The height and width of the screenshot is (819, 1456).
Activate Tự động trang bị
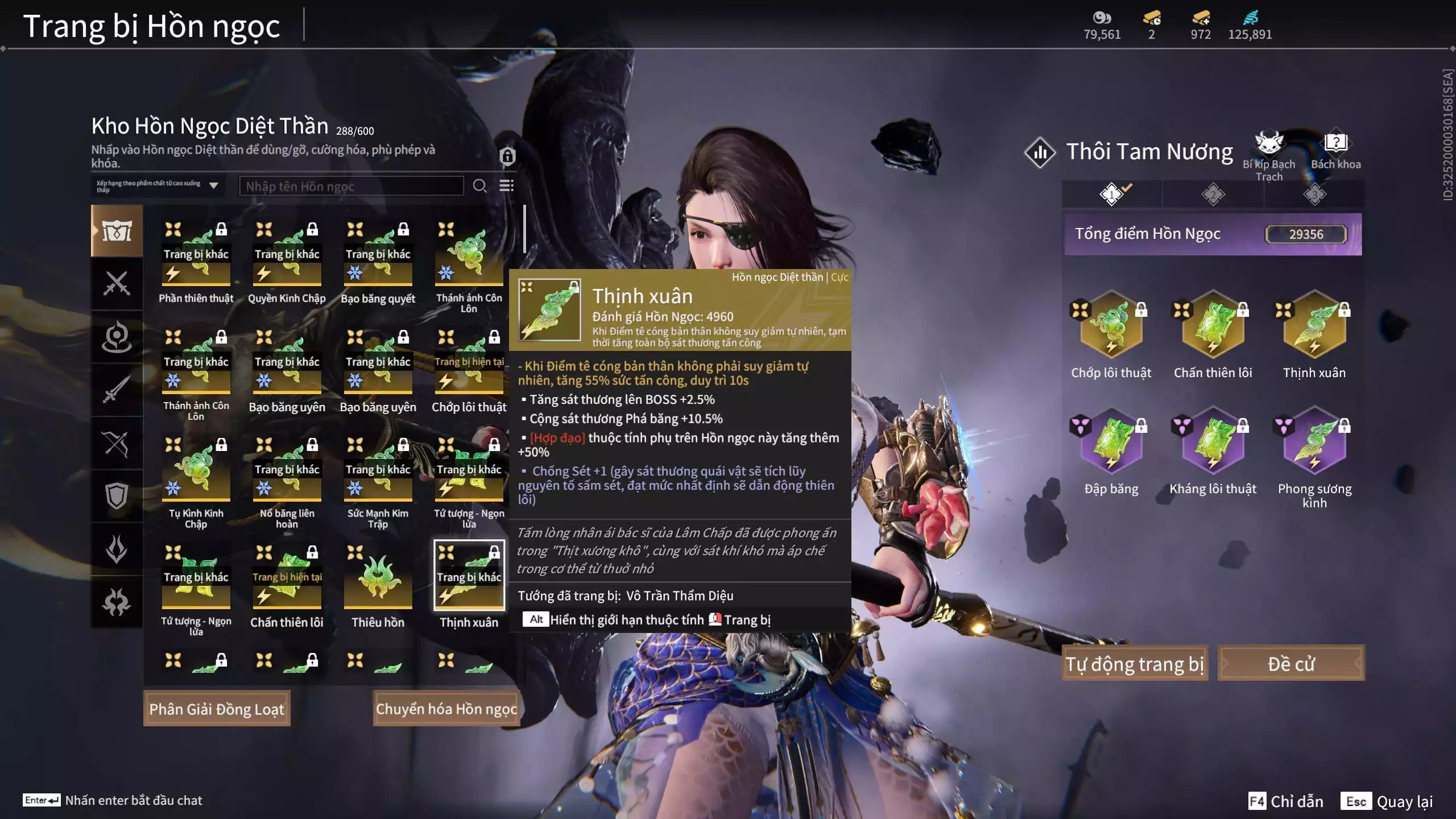tap(1135, 664)
